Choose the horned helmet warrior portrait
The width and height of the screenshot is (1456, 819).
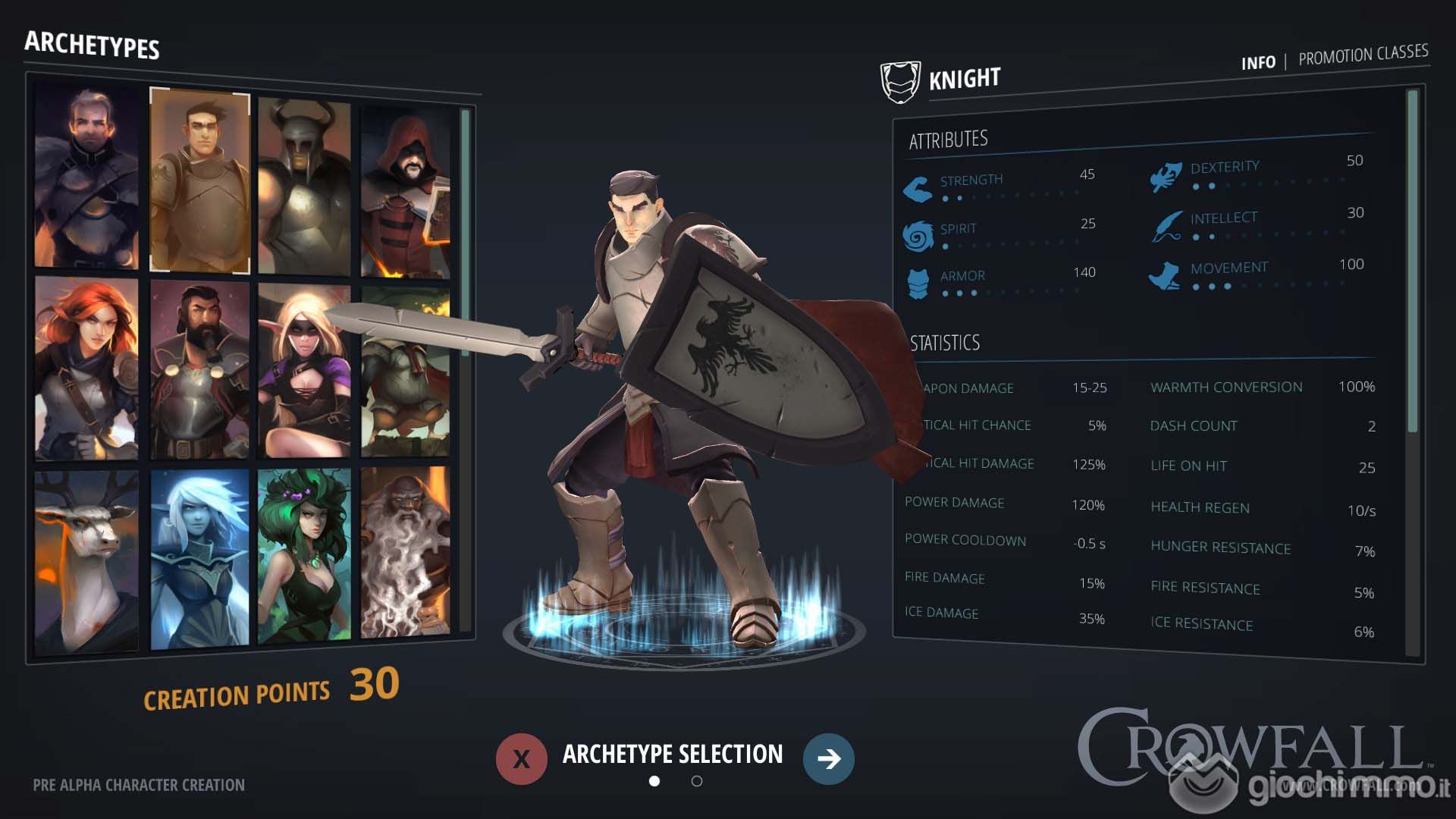(304, 186)
